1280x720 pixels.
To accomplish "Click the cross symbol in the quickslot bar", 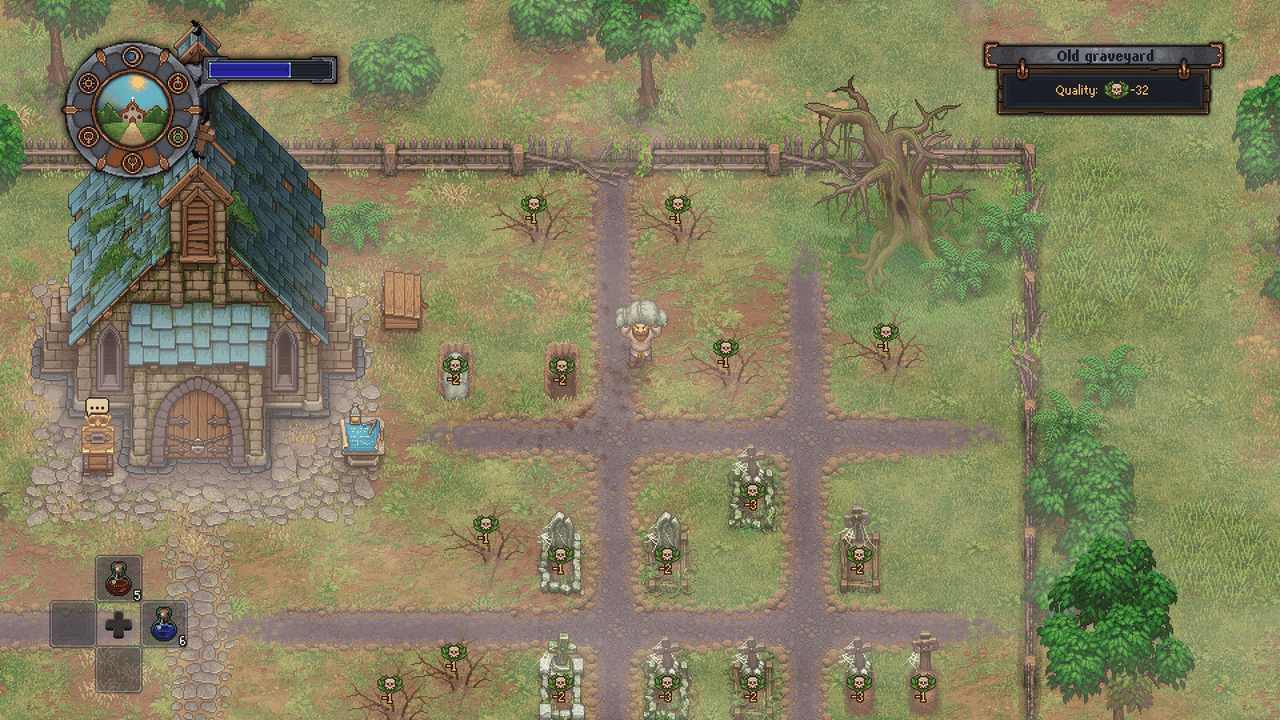I will click(118, 626).
